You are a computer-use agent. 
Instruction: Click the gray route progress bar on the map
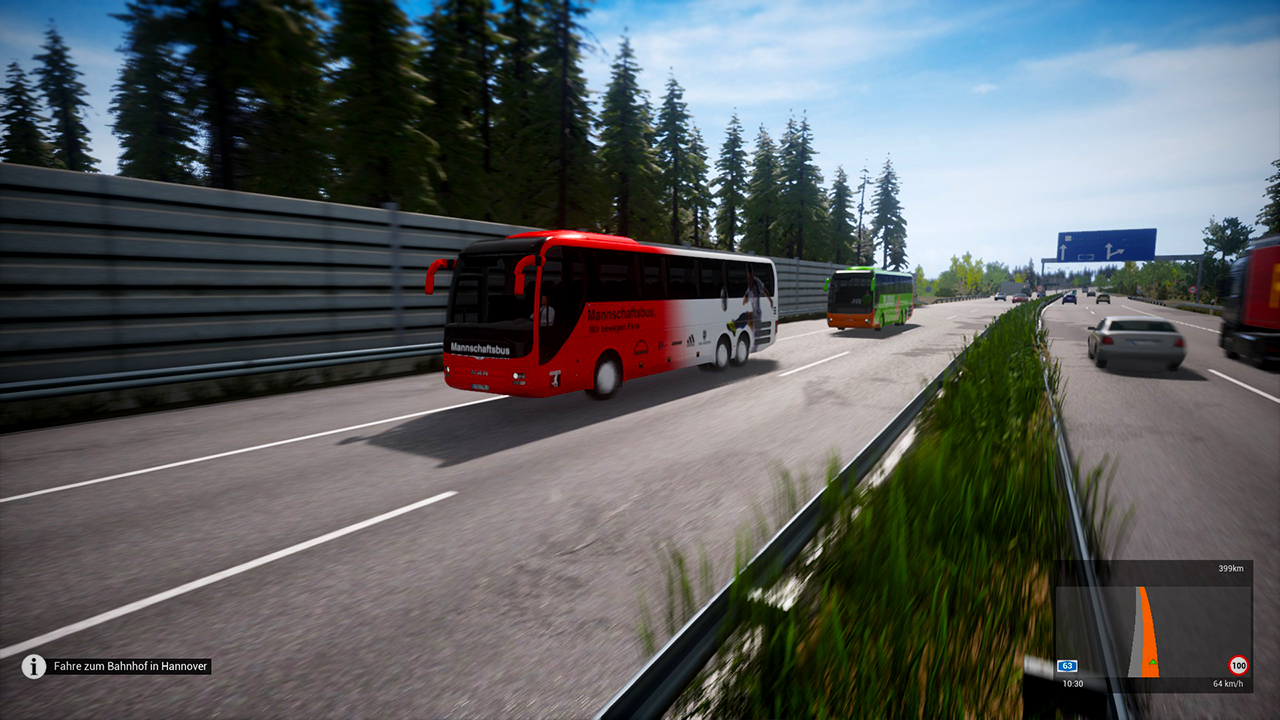pos(1135,635)
